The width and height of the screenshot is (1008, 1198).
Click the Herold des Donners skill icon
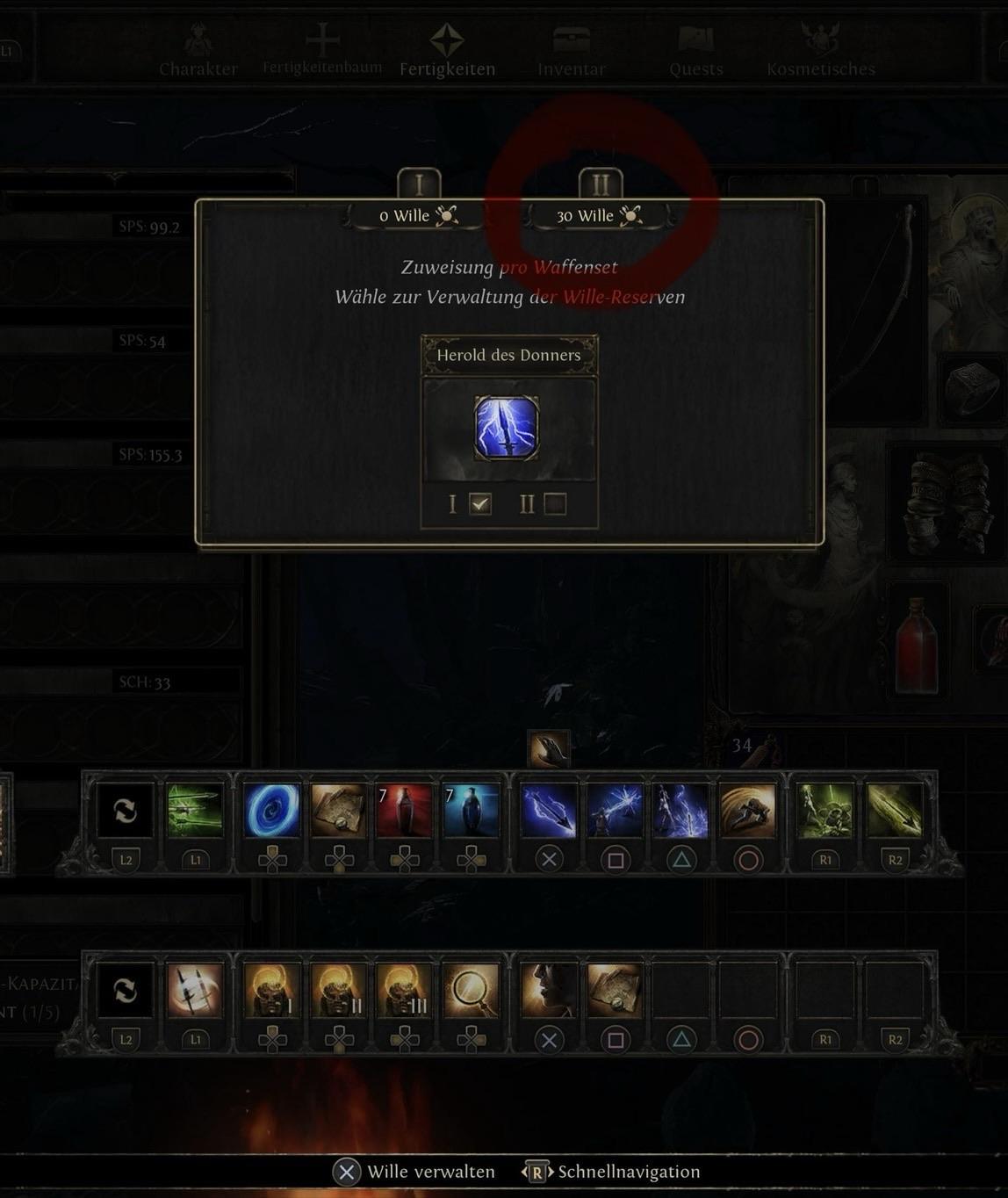[x=507, y=429]
